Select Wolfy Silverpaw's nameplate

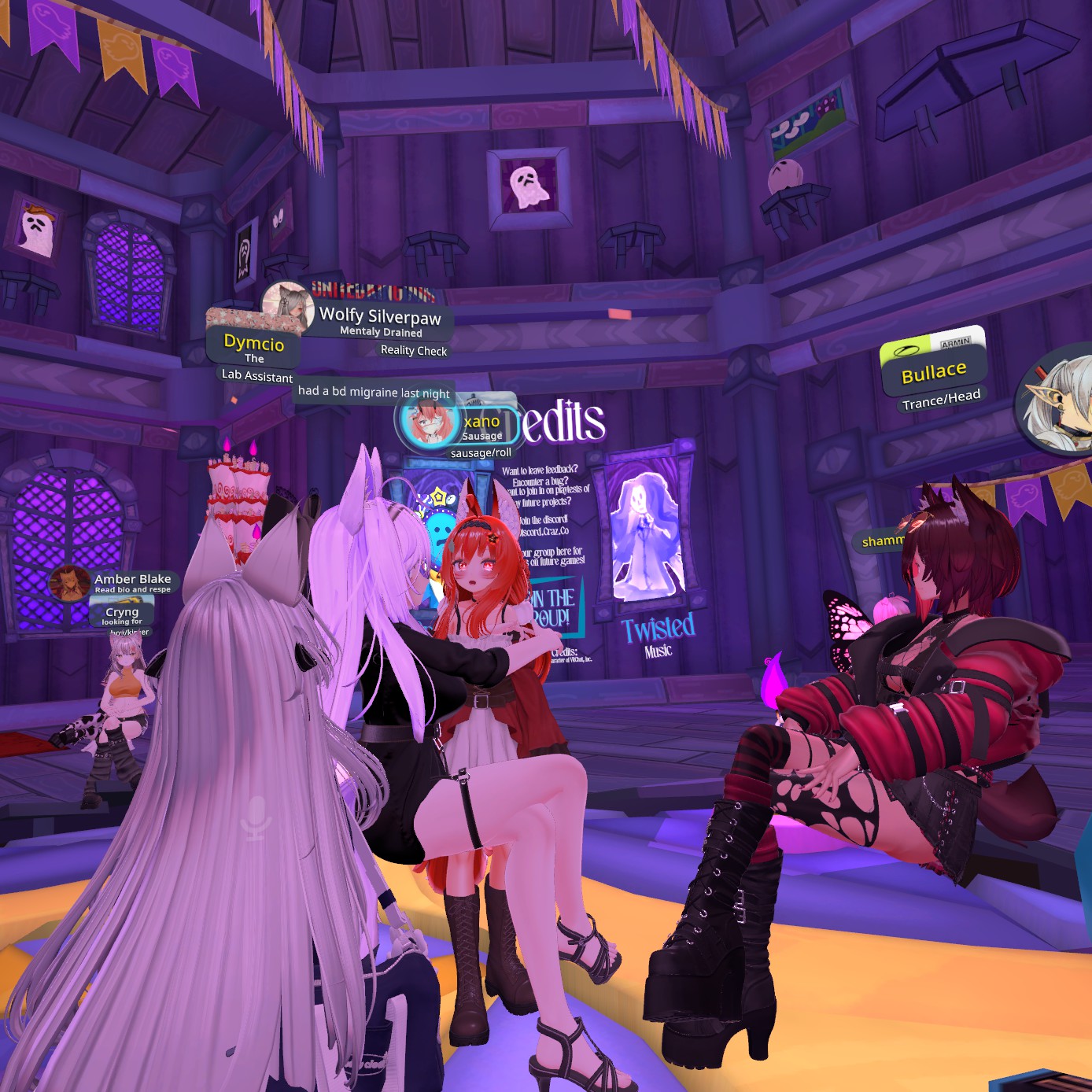click(381, 316)
